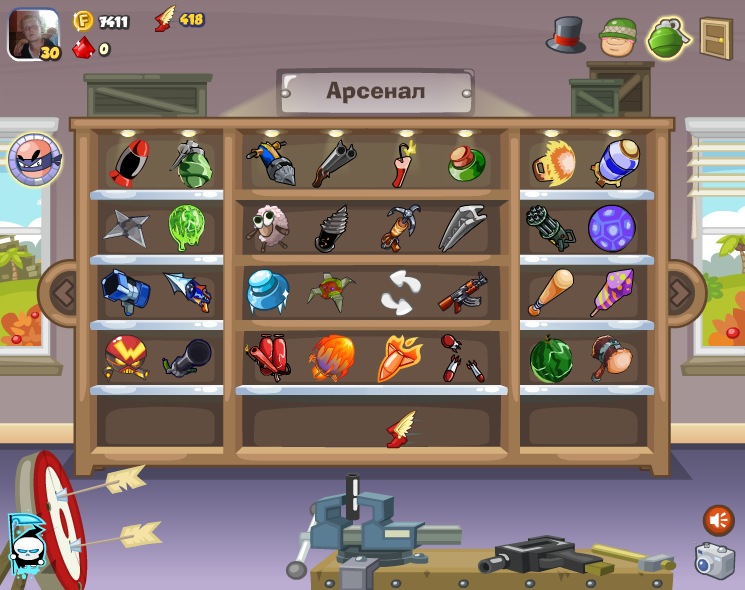The height and width of the screenshot is (590, 745).
Task: Select the watermelon bomb weapon
Action: (x=551, y=357)
